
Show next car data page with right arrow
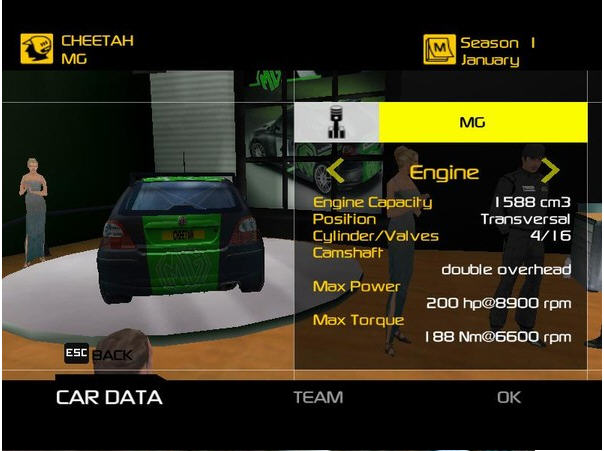(x=550, y=171)
